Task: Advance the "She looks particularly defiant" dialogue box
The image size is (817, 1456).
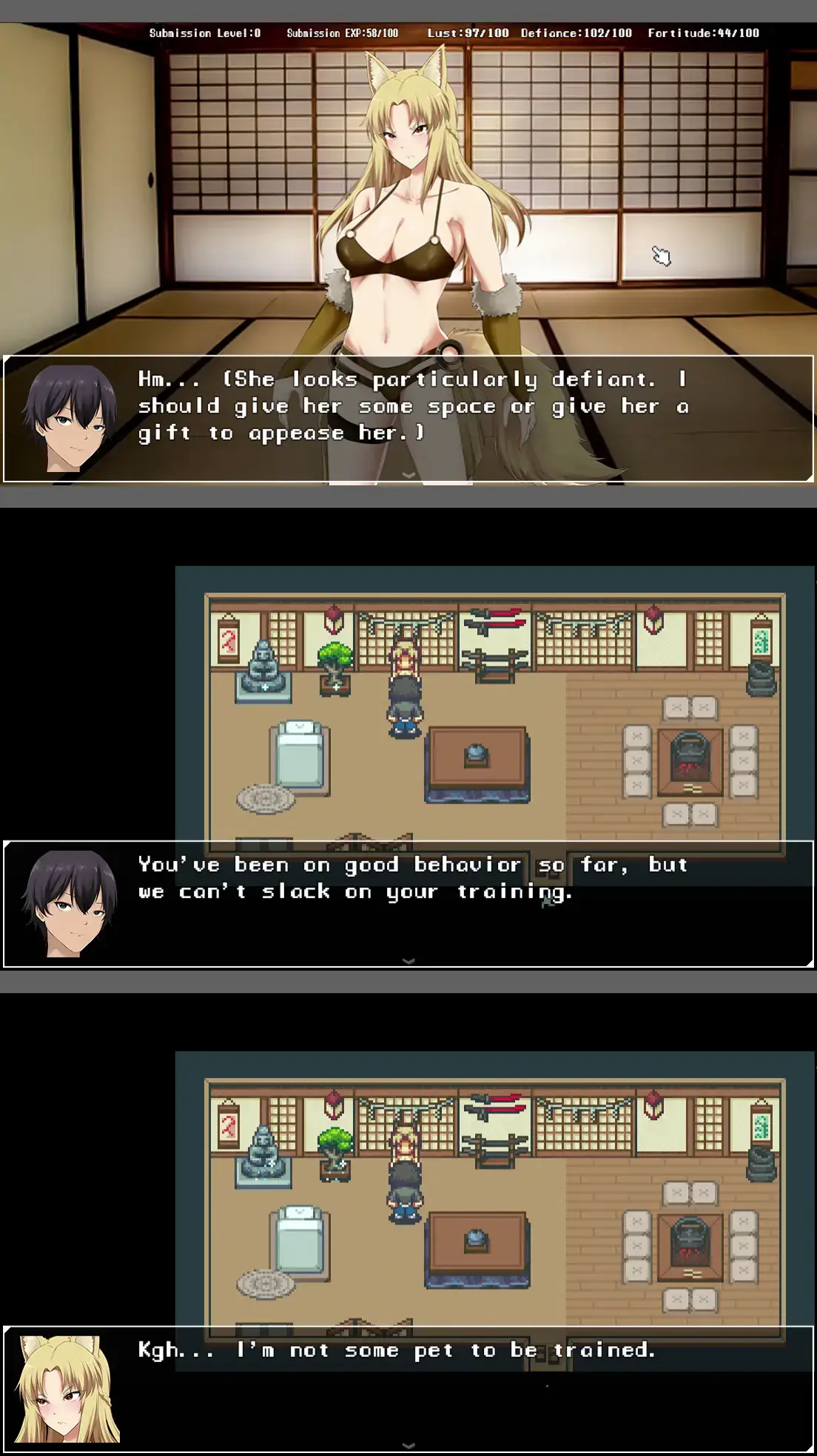Action: tap(408, 474)
